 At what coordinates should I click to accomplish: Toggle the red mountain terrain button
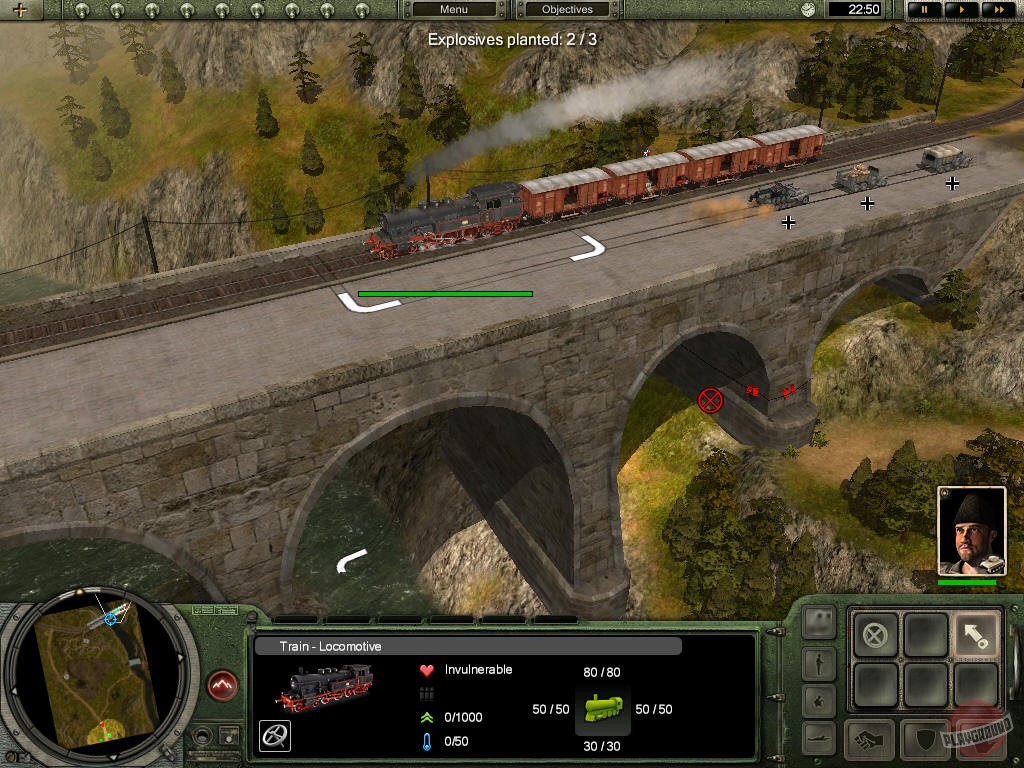coord(223,685)
